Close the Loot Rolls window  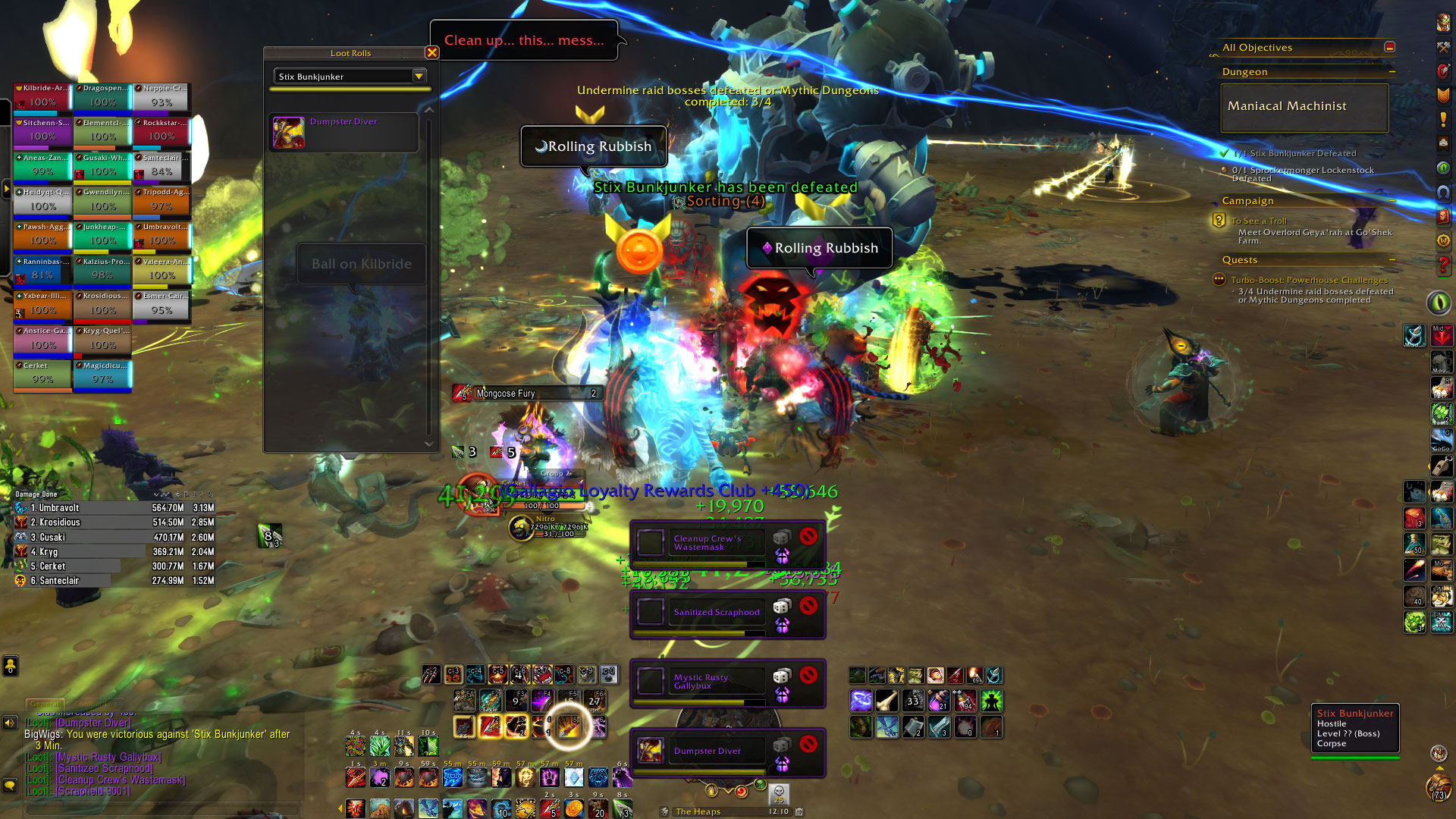click(431, 52)
